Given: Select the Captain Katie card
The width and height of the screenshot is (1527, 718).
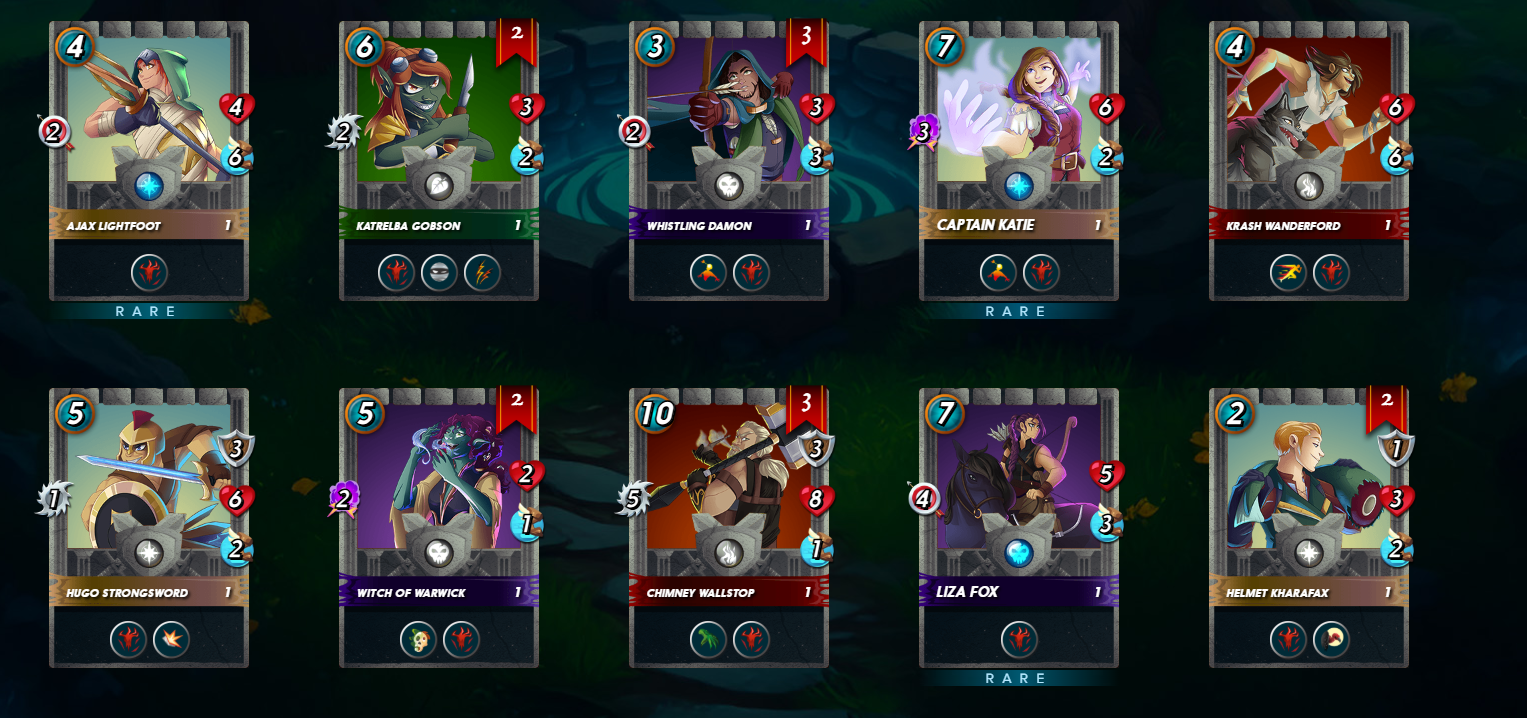Looking at the screenshot, I should tap(1019, 160).
